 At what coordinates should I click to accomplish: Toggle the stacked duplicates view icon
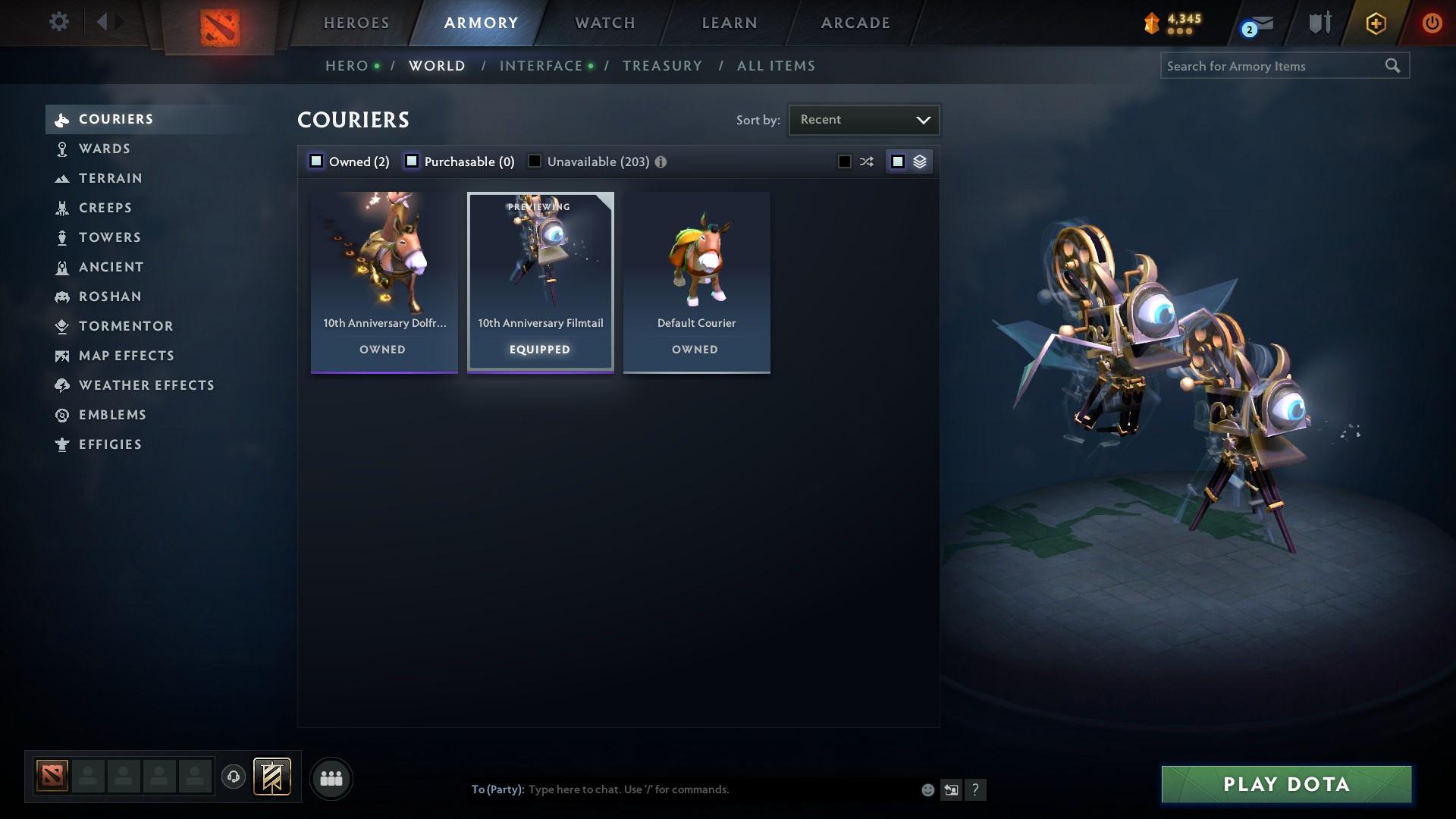[919, 161]
